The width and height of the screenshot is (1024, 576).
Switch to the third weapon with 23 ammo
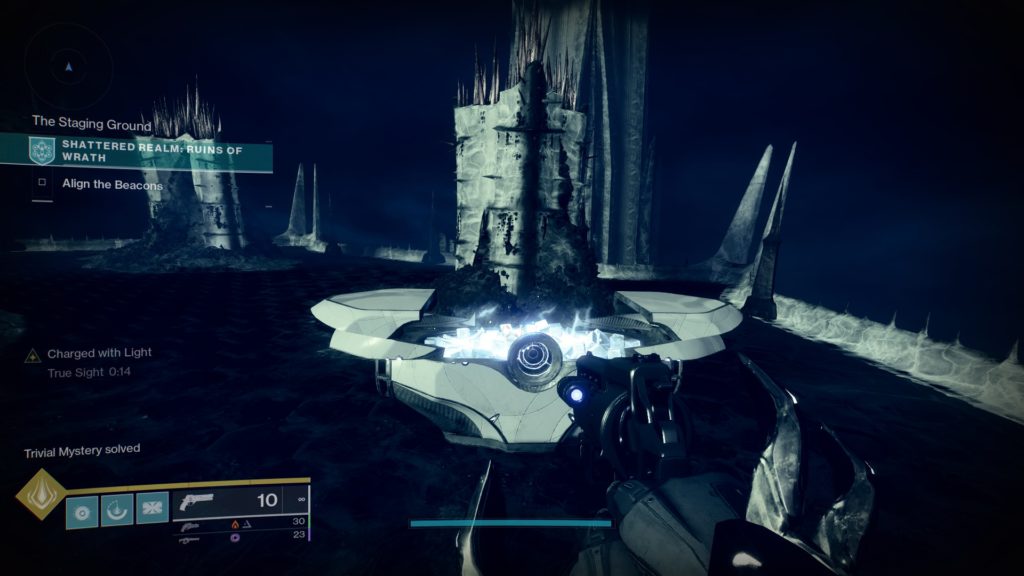[240, 536]
